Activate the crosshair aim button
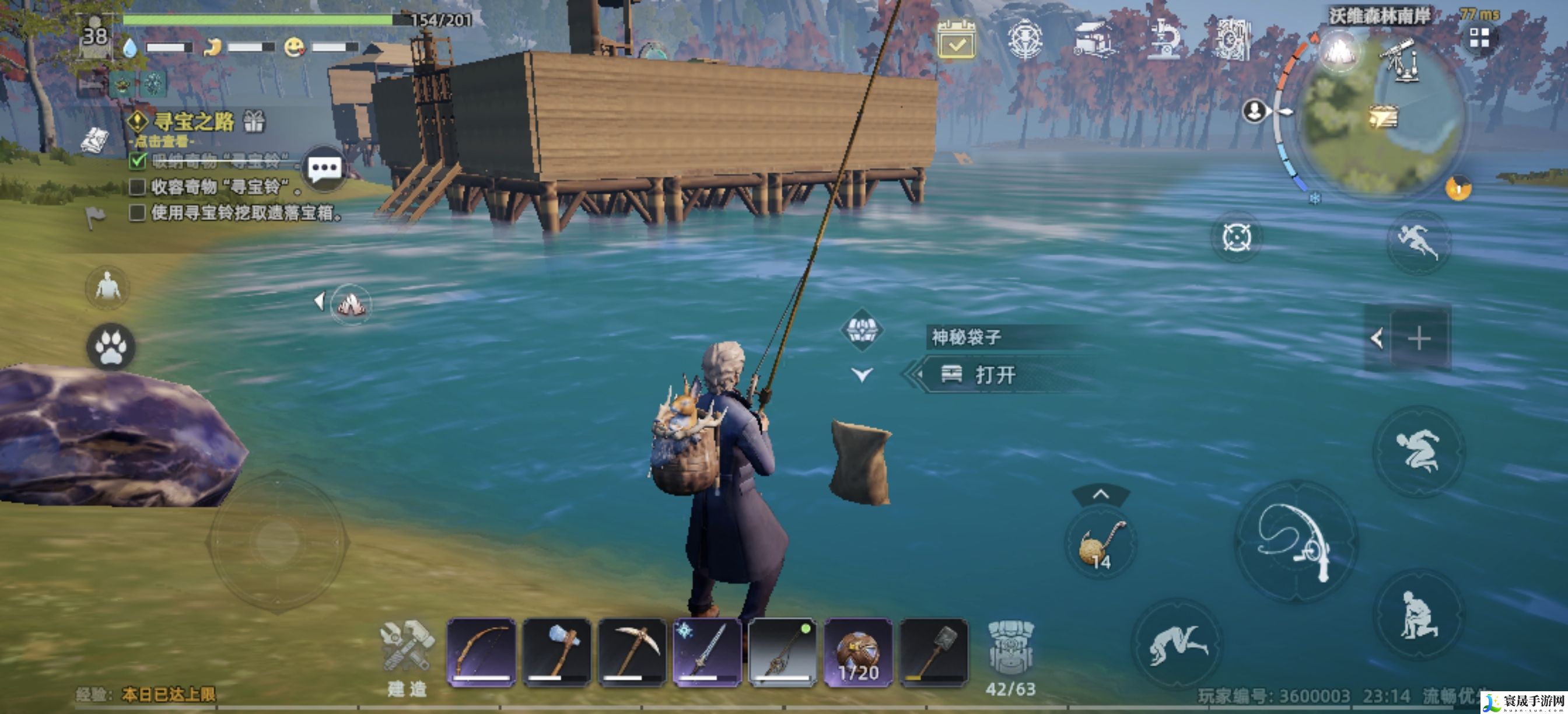The height and width of the screenshot is (714, 1568). click(1236, 237)
